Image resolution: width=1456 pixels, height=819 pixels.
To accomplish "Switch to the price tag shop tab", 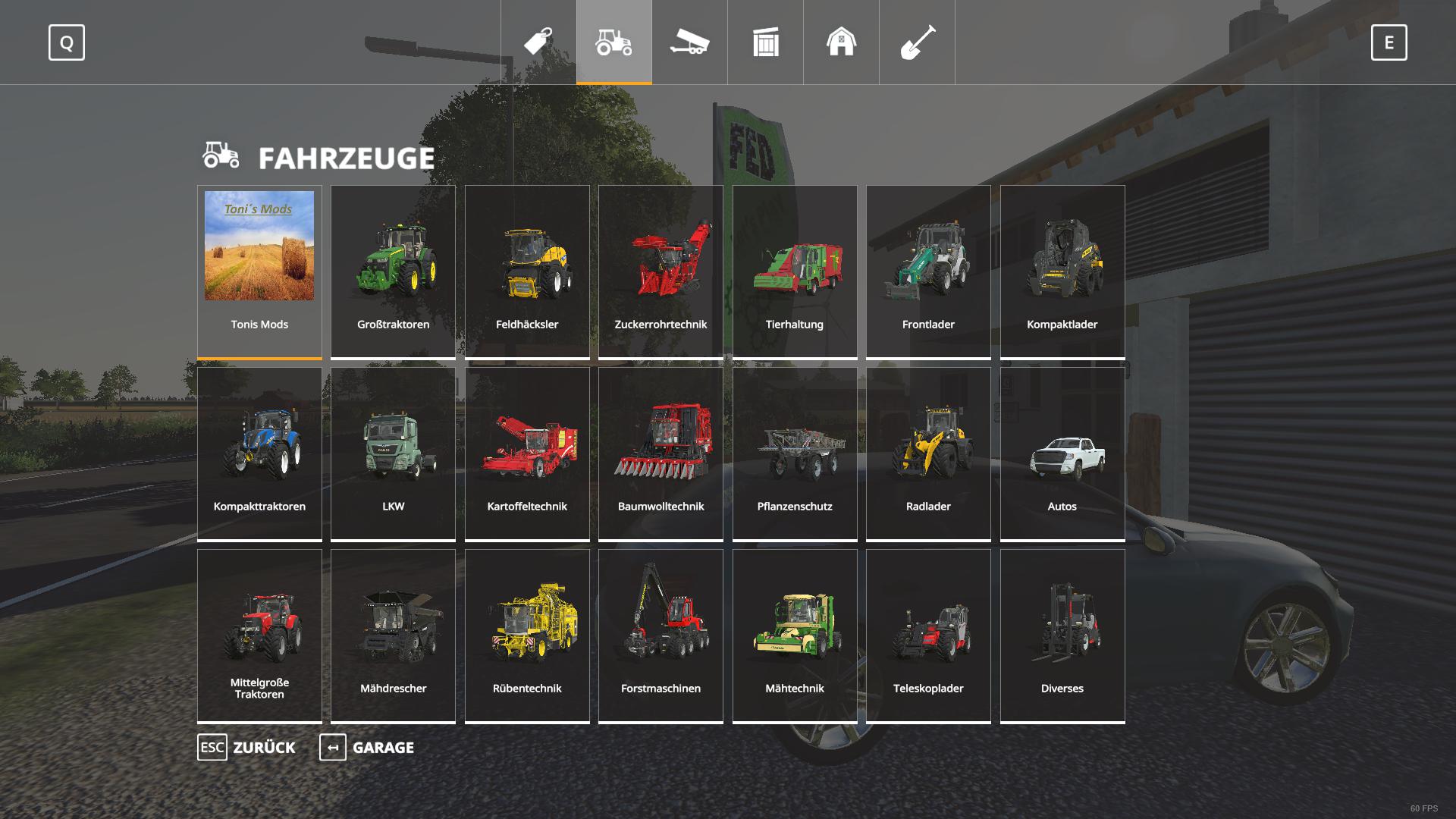I will tap(538, 42).
